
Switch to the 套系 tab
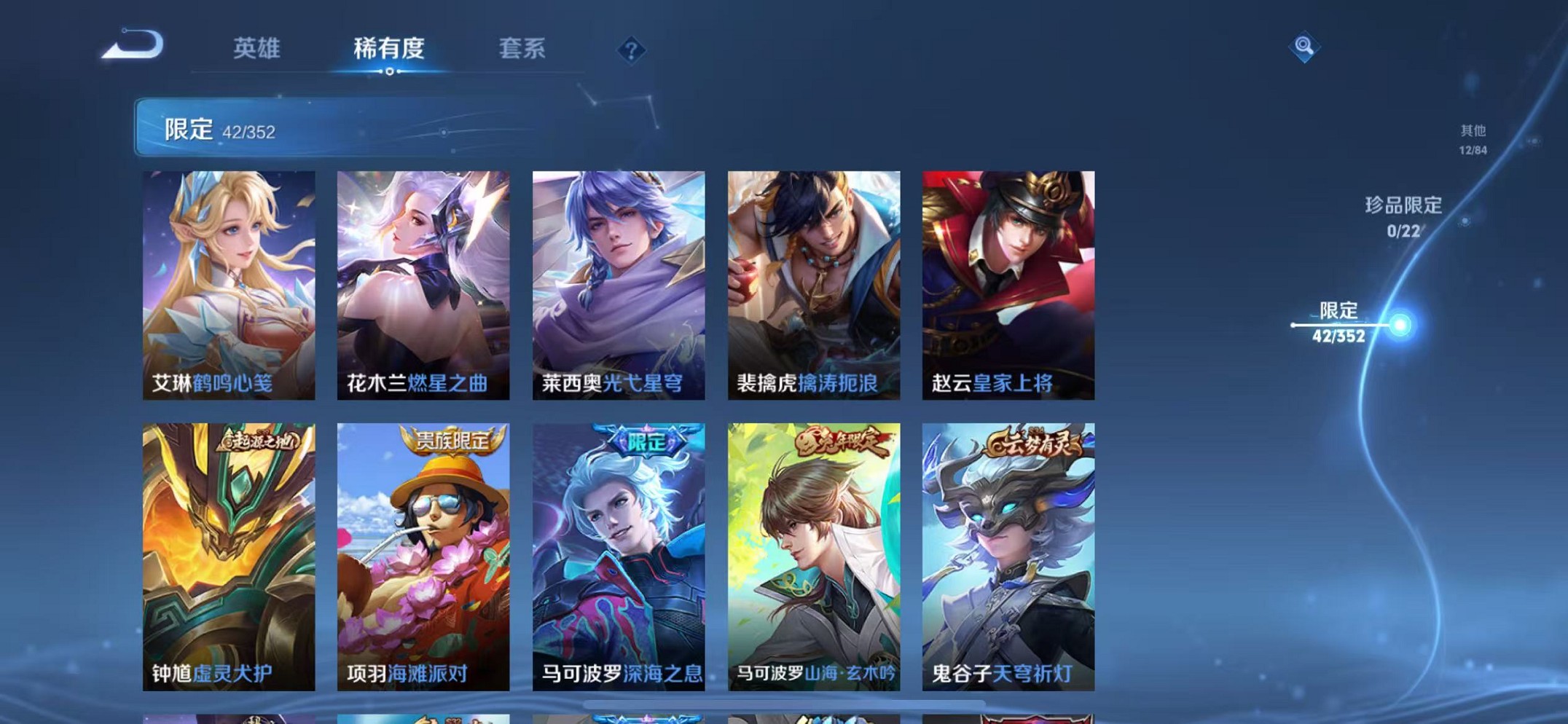[x=522, y=50]
